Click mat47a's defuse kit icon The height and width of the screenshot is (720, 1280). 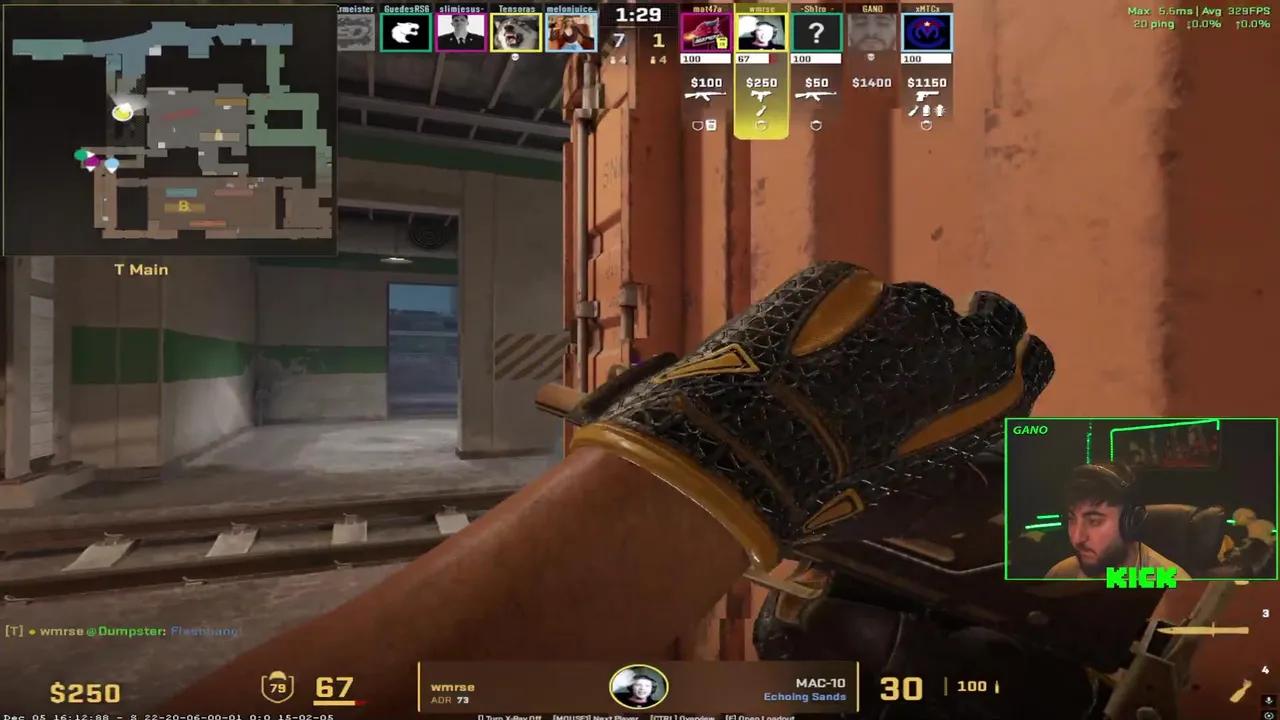coord(713,124)
